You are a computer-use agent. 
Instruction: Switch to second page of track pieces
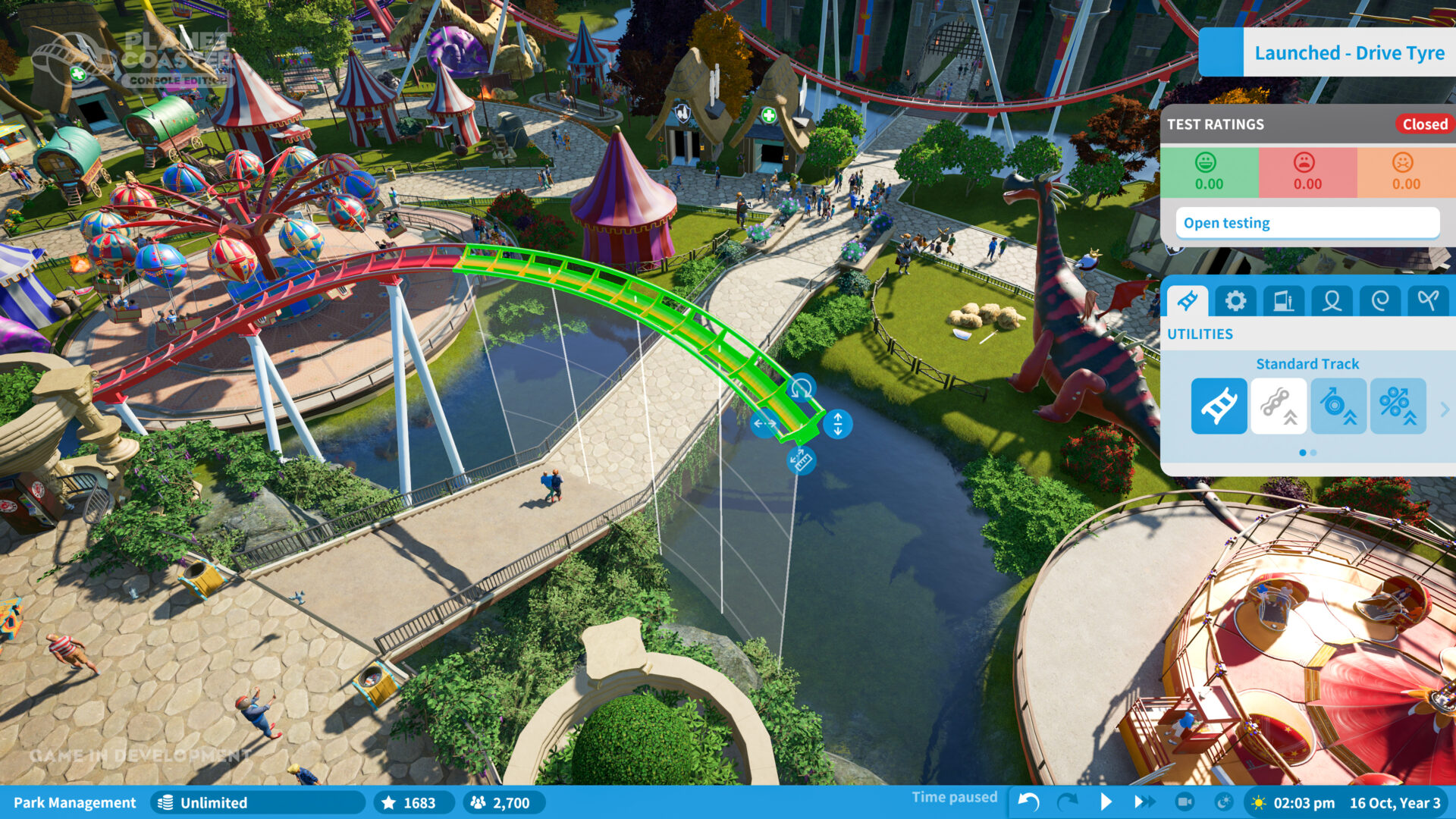click(1313, 452)
